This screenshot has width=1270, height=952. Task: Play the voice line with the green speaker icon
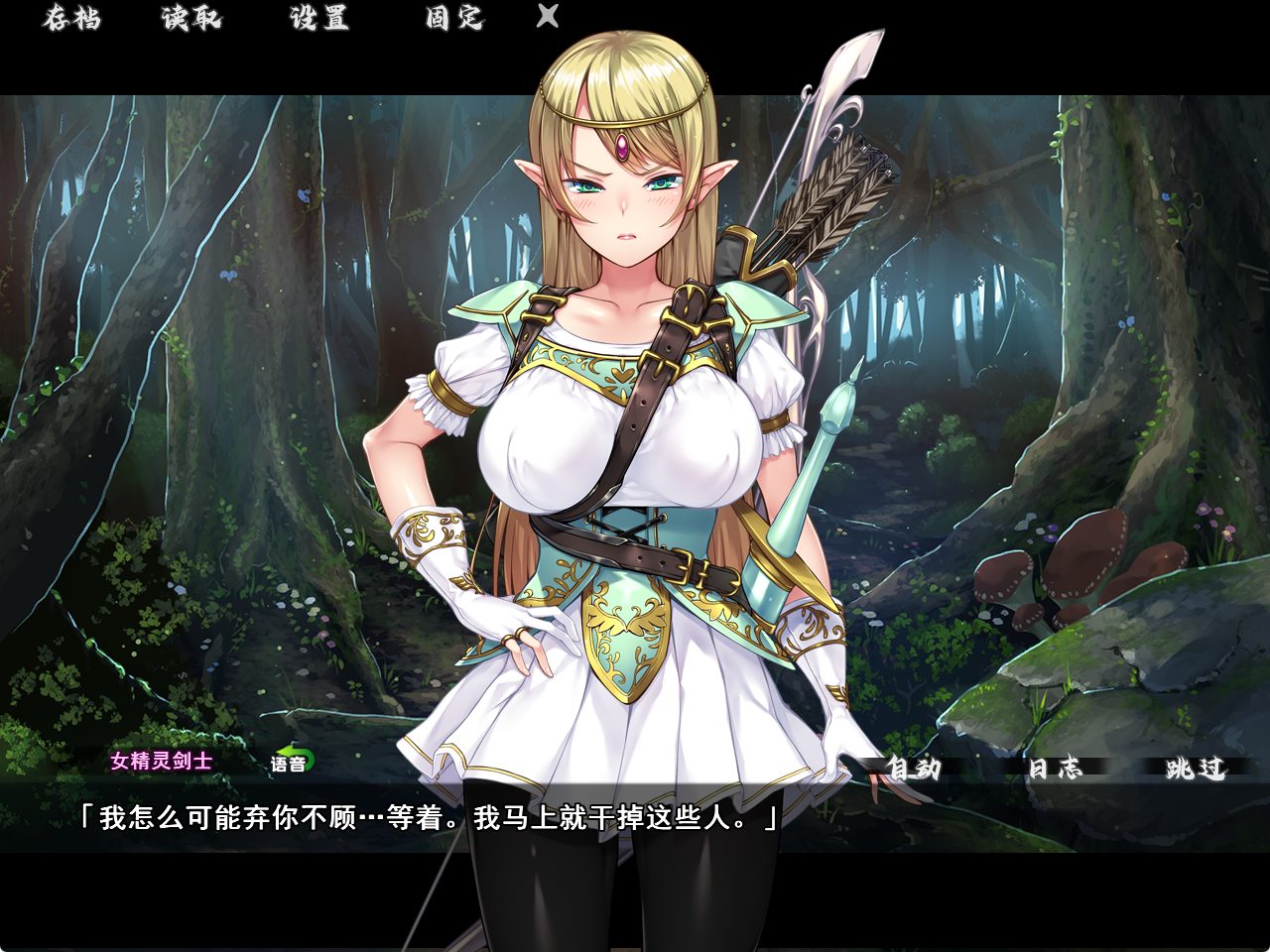[x=292, y=764]
